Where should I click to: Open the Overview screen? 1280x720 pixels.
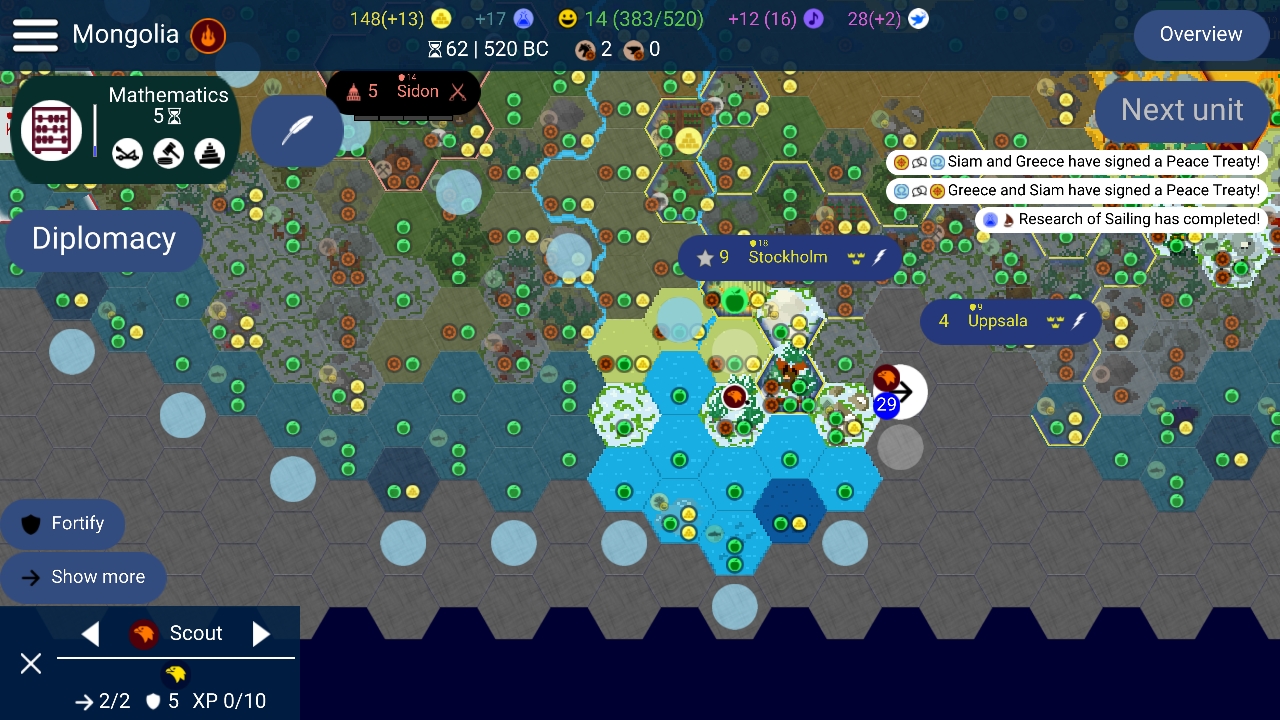[1200, 34]
